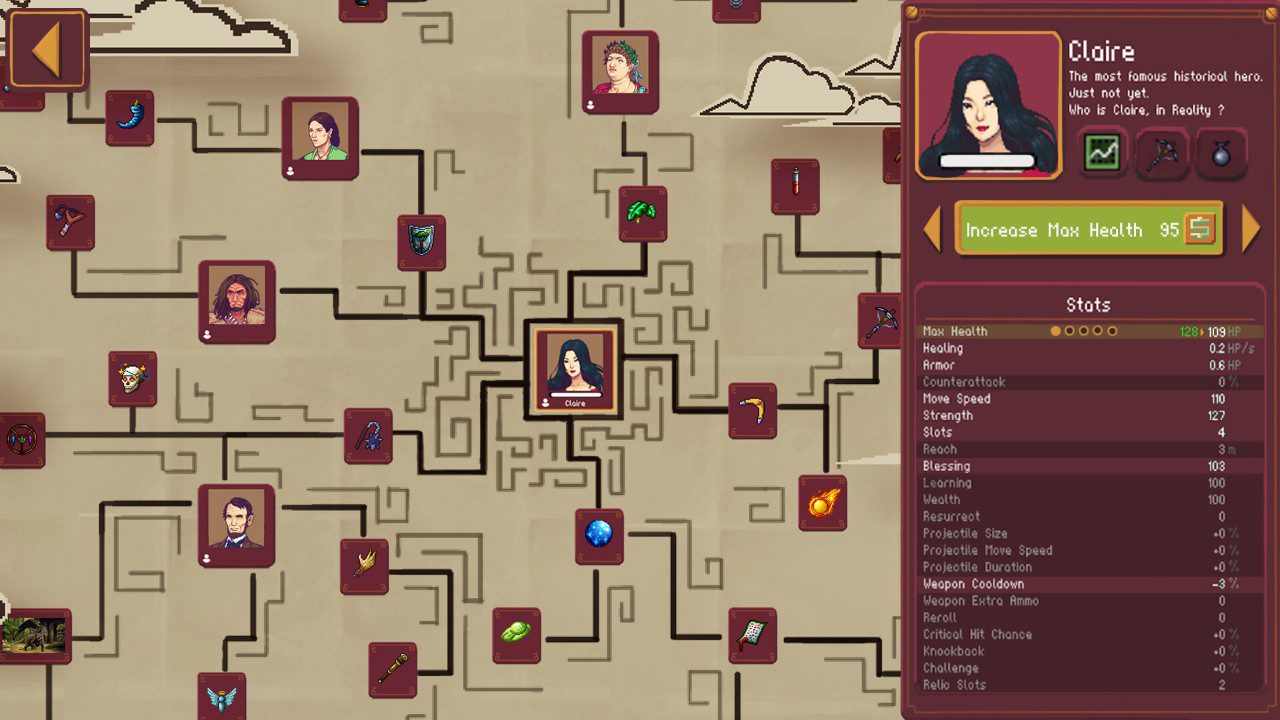Choose the skull node
Screen dimensions: 1280x720
click(133, 378)
